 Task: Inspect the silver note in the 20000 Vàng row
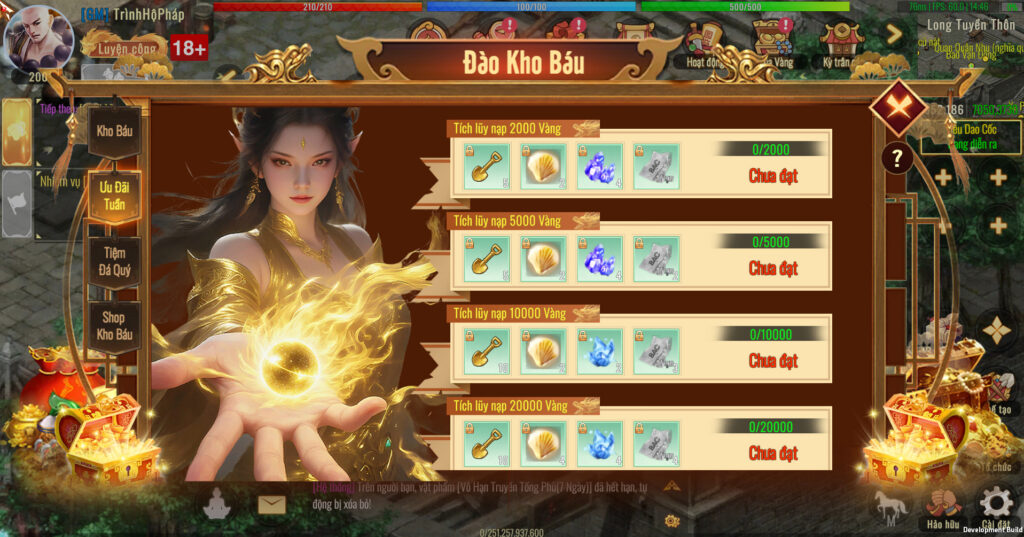tap(657, 443)
